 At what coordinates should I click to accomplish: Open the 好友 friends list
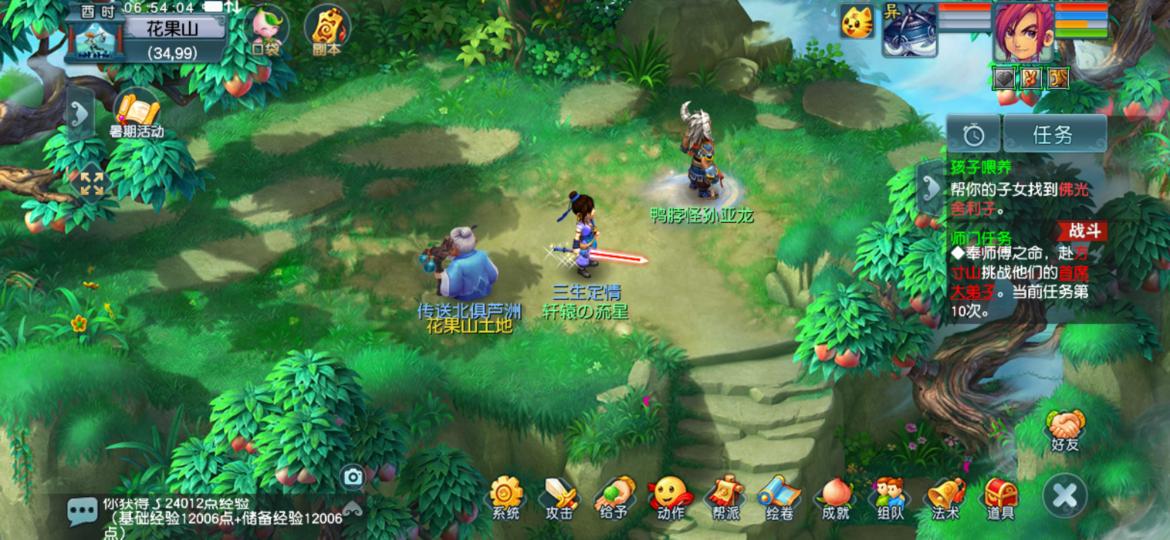1065,430
